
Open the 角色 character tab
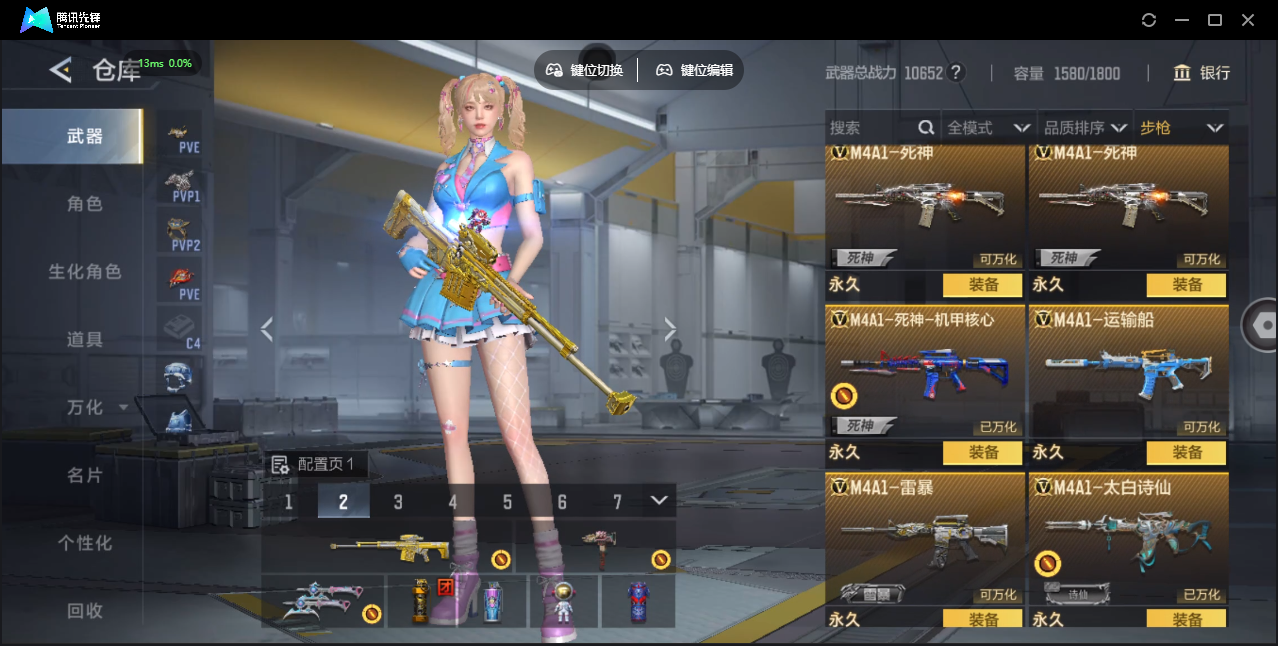84,204
